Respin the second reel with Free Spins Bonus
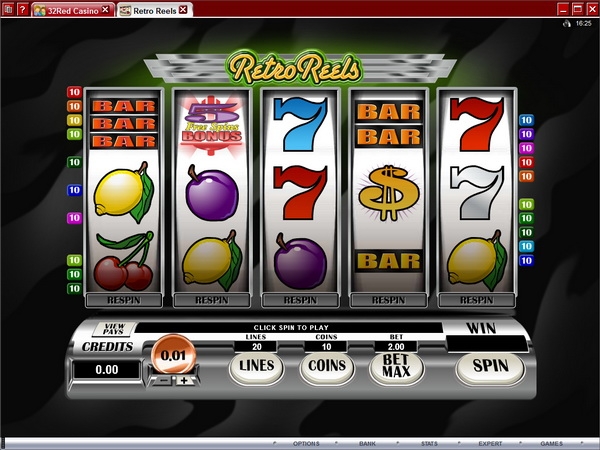 (211, 299)
